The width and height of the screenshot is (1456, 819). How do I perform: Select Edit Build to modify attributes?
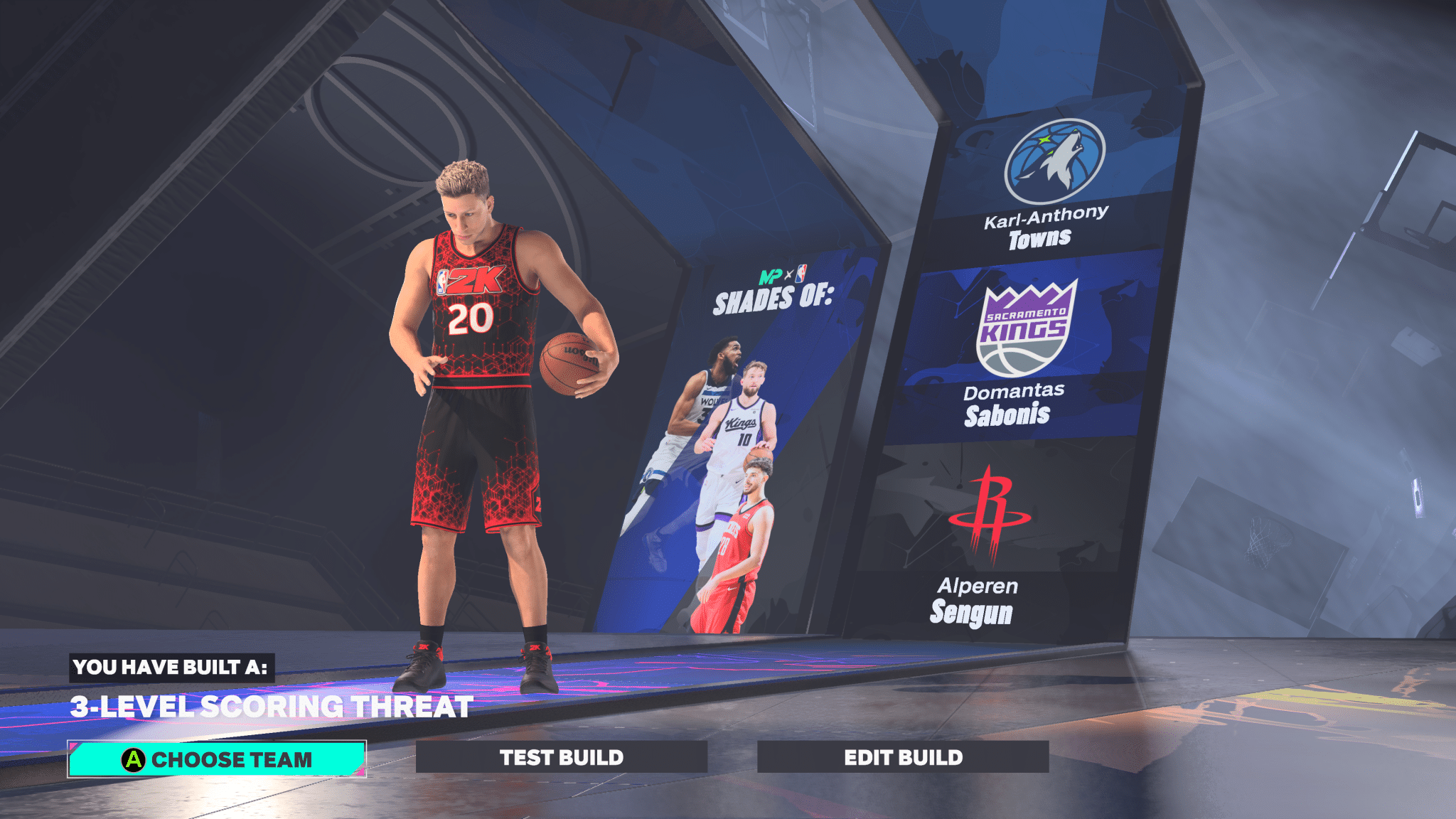coord(904,757)
